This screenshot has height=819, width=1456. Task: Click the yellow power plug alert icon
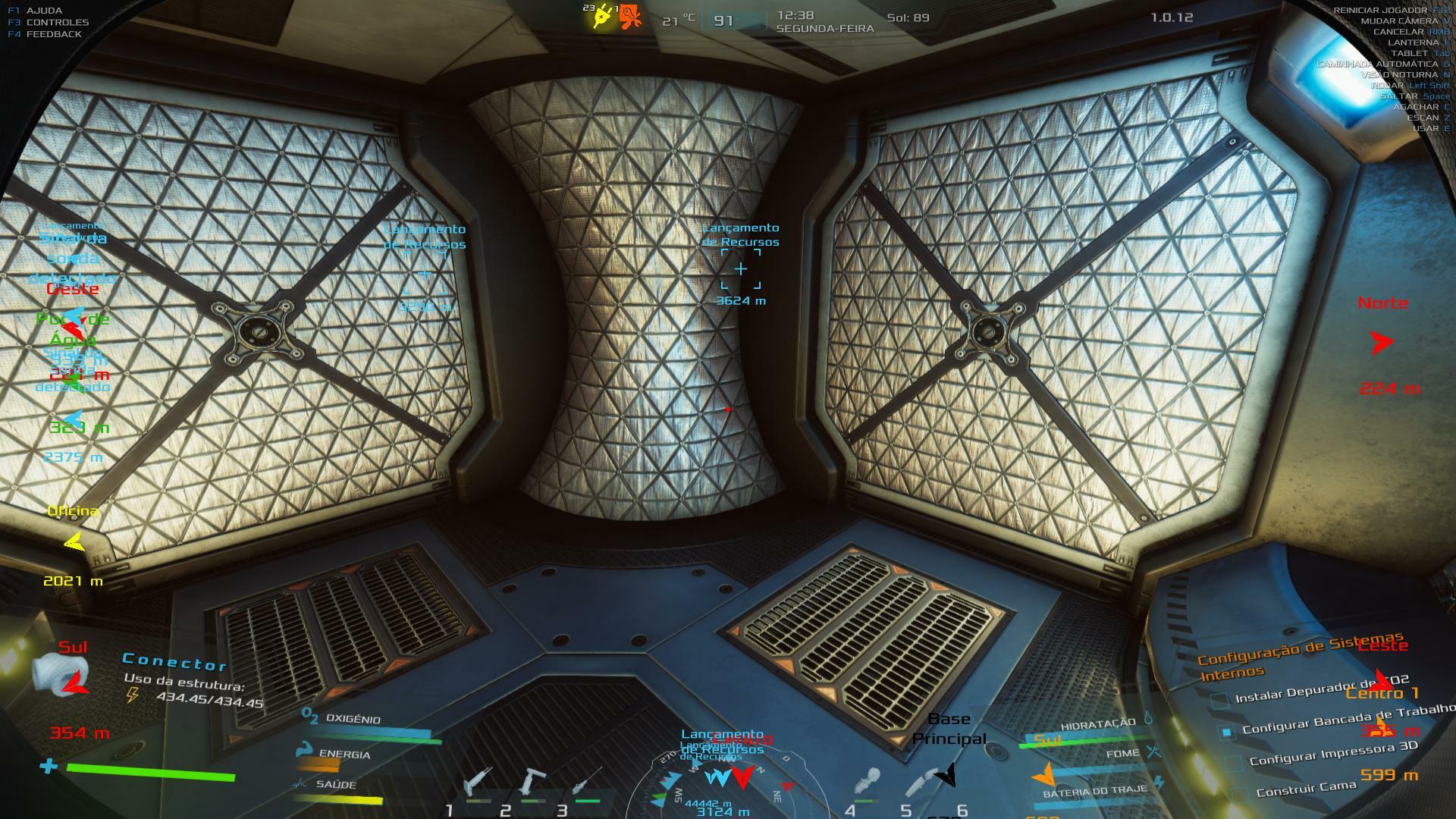pyautogui.click(x=604, y=17)
